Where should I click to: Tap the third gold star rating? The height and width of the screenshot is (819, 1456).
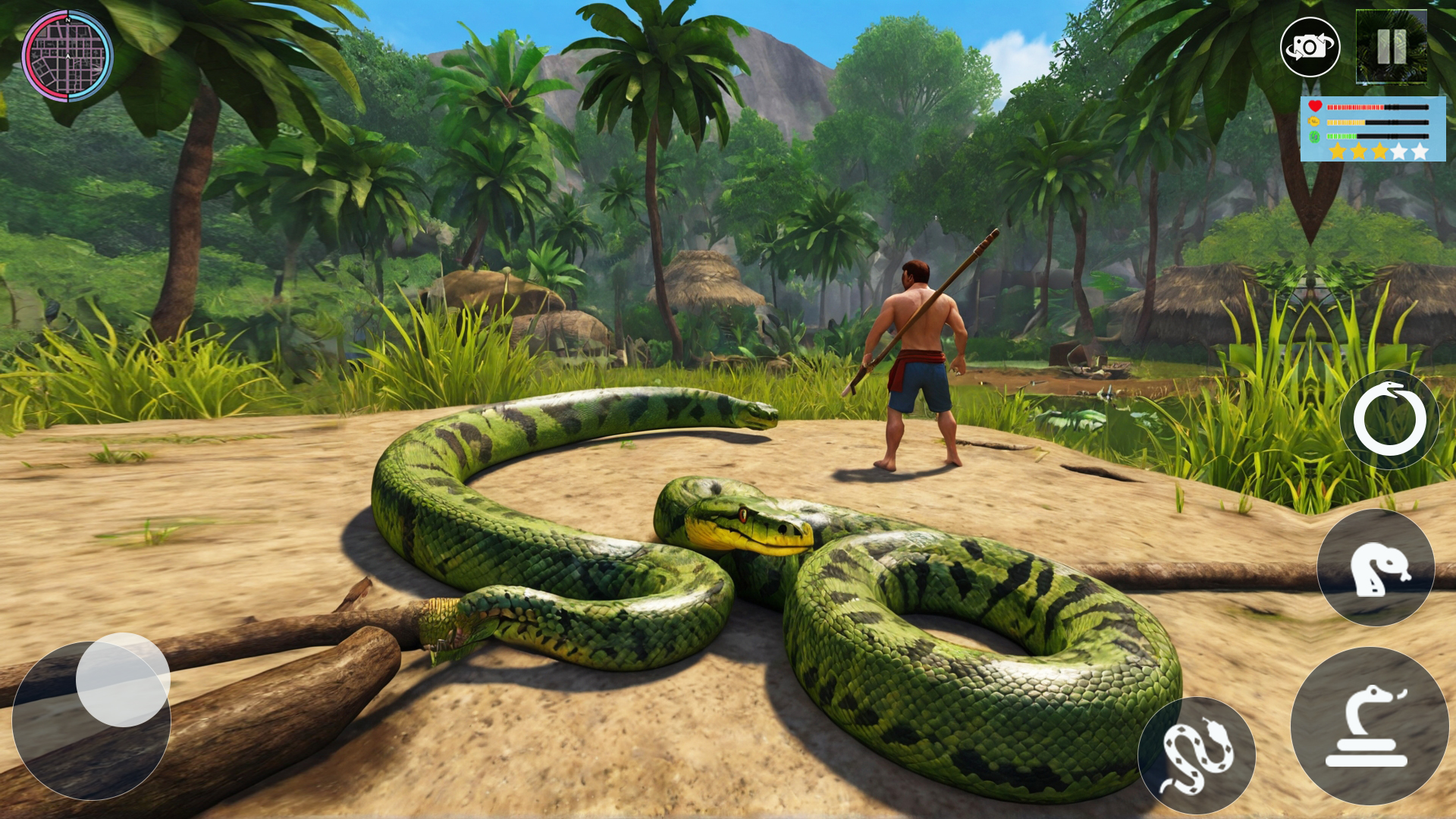point(1379,151)
